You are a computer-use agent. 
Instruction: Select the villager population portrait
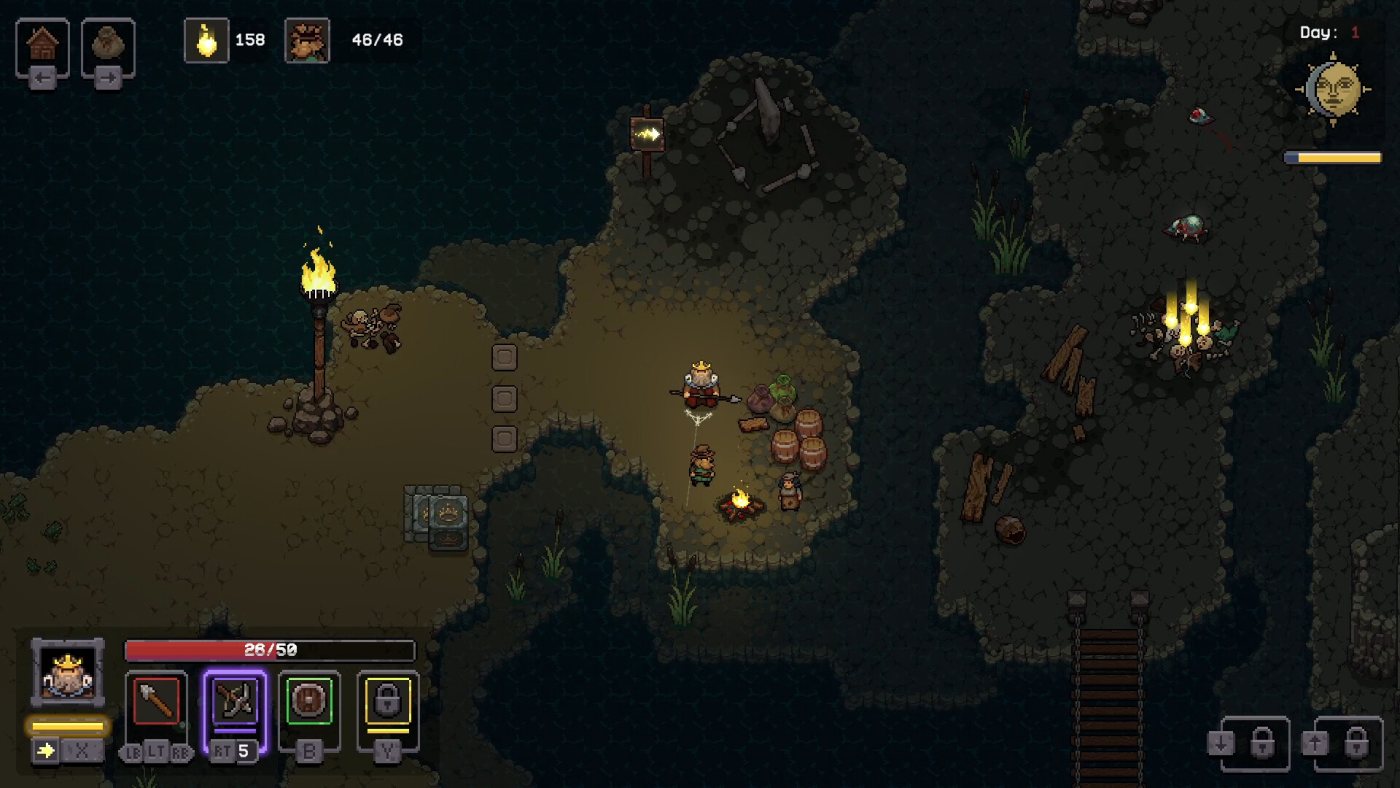tap(307, 41)
